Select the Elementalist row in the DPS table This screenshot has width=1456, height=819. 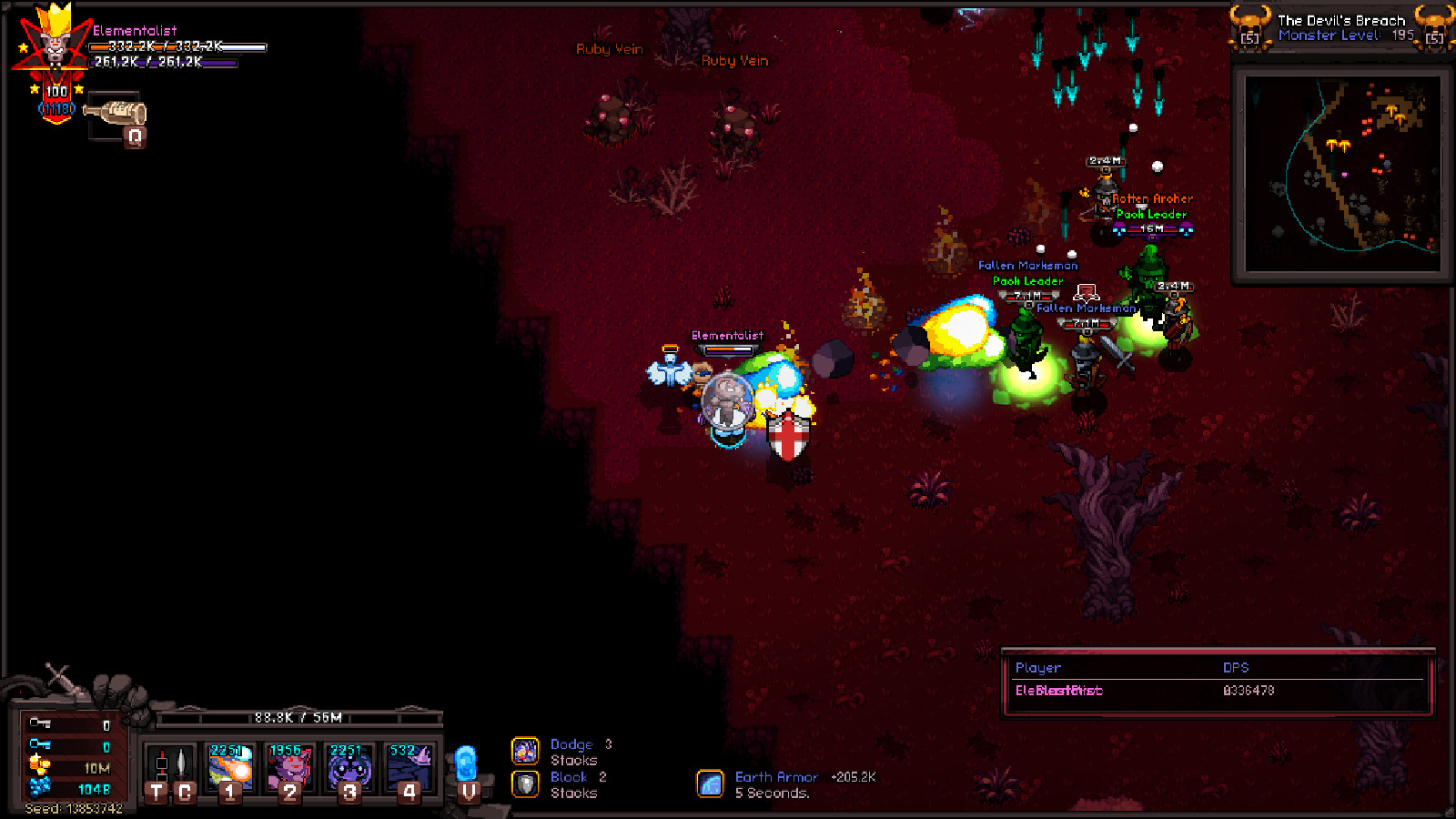point(1060,692)
